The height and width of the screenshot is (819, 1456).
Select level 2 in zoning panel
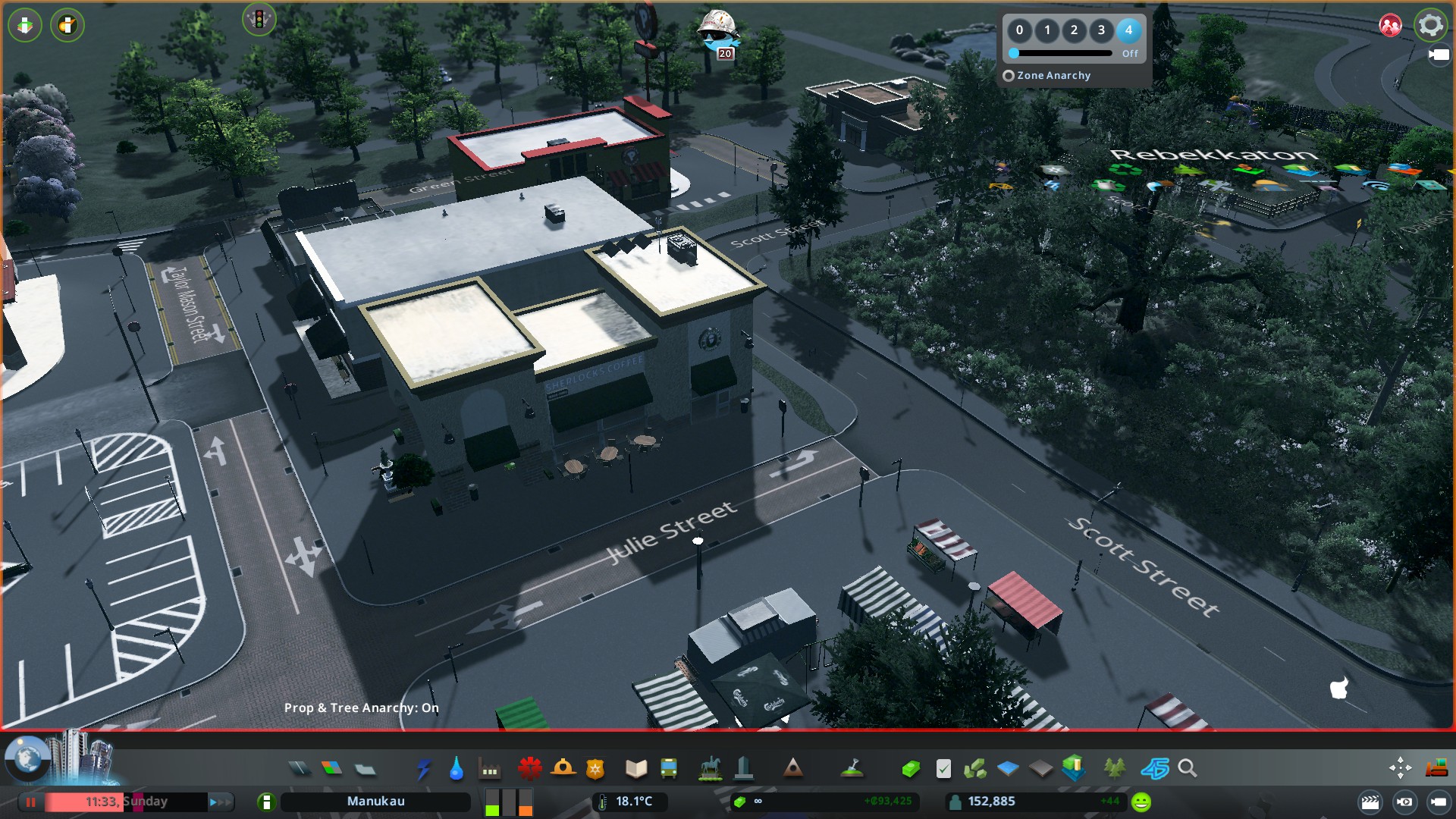[x=1074, y=30]
